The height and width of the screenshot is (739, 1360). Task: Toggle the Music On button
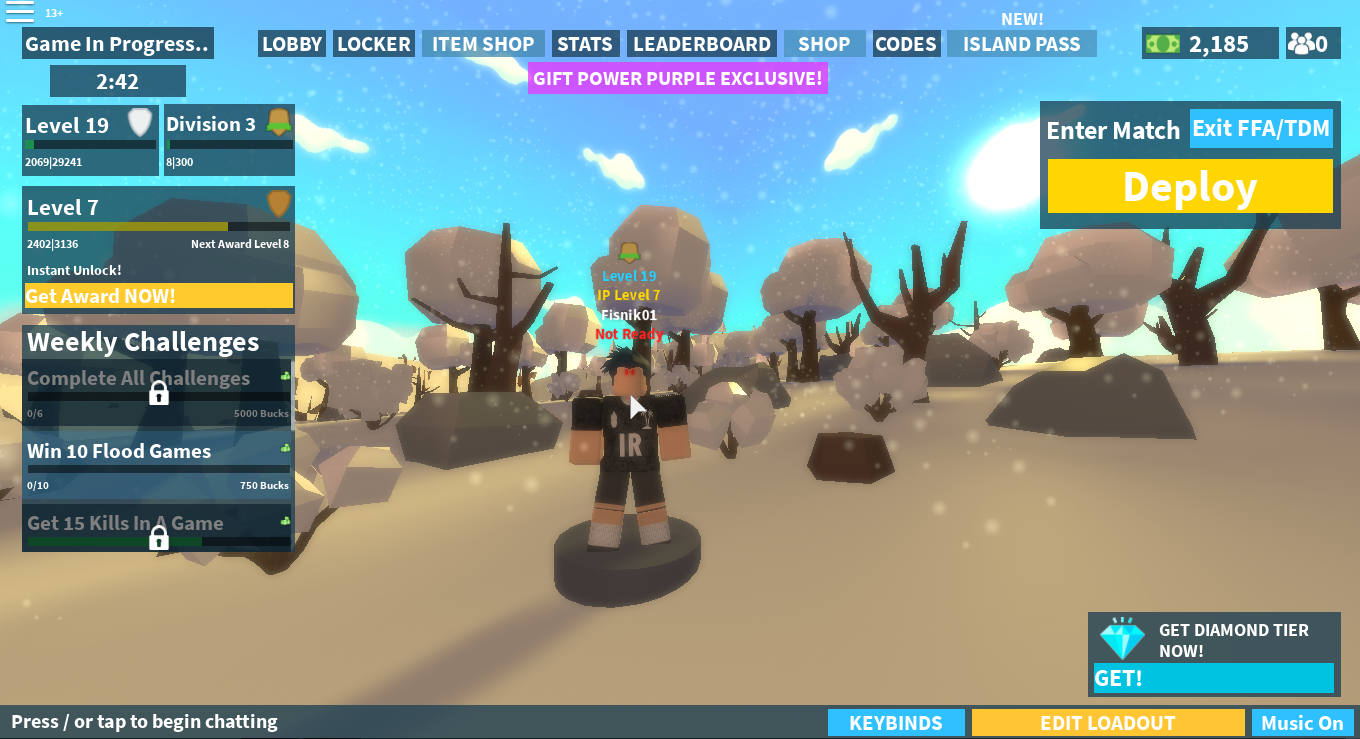[x=1302, y=723]
